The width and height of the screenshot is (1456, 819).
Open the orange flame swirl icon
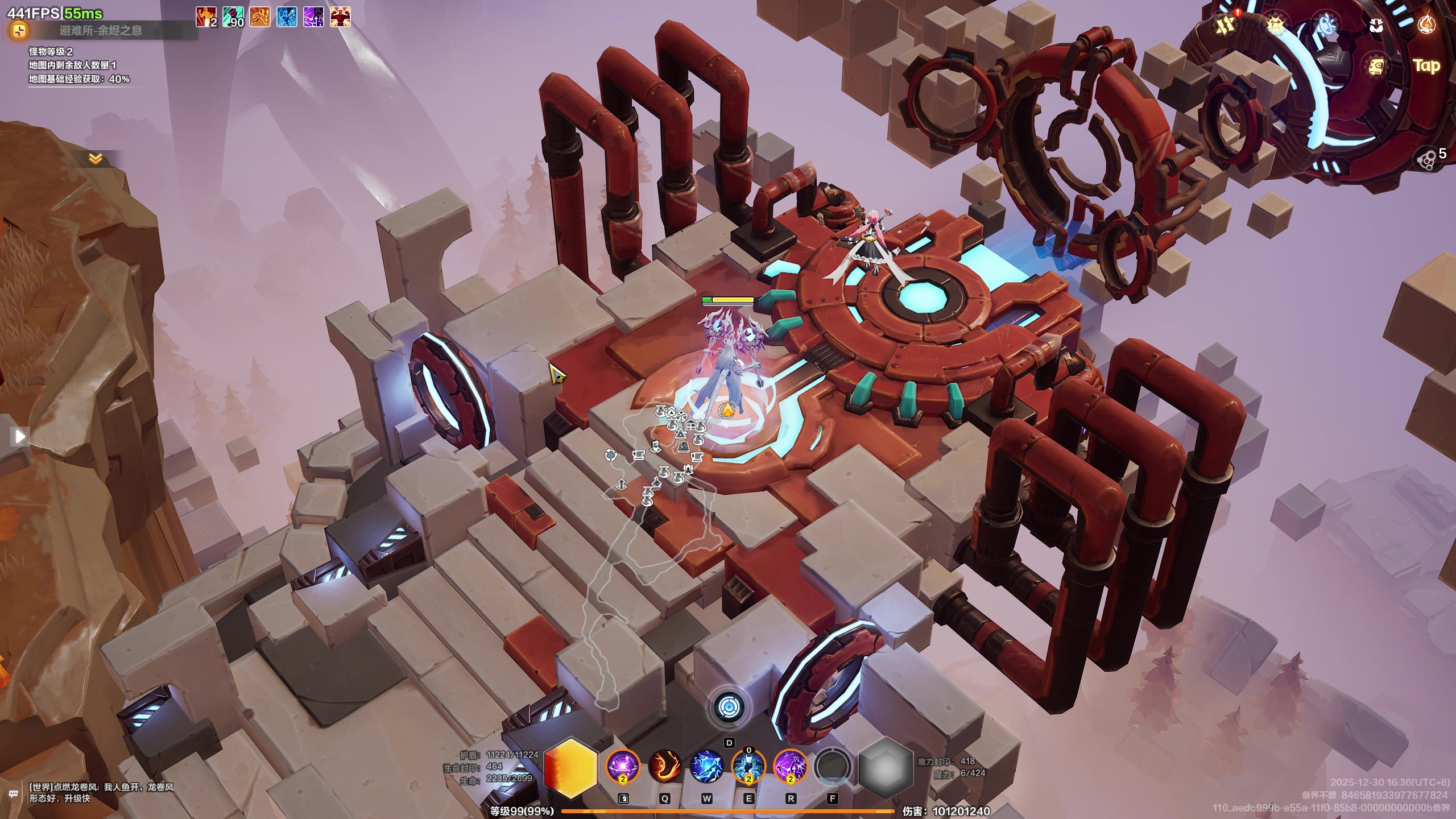point(1426,25)
